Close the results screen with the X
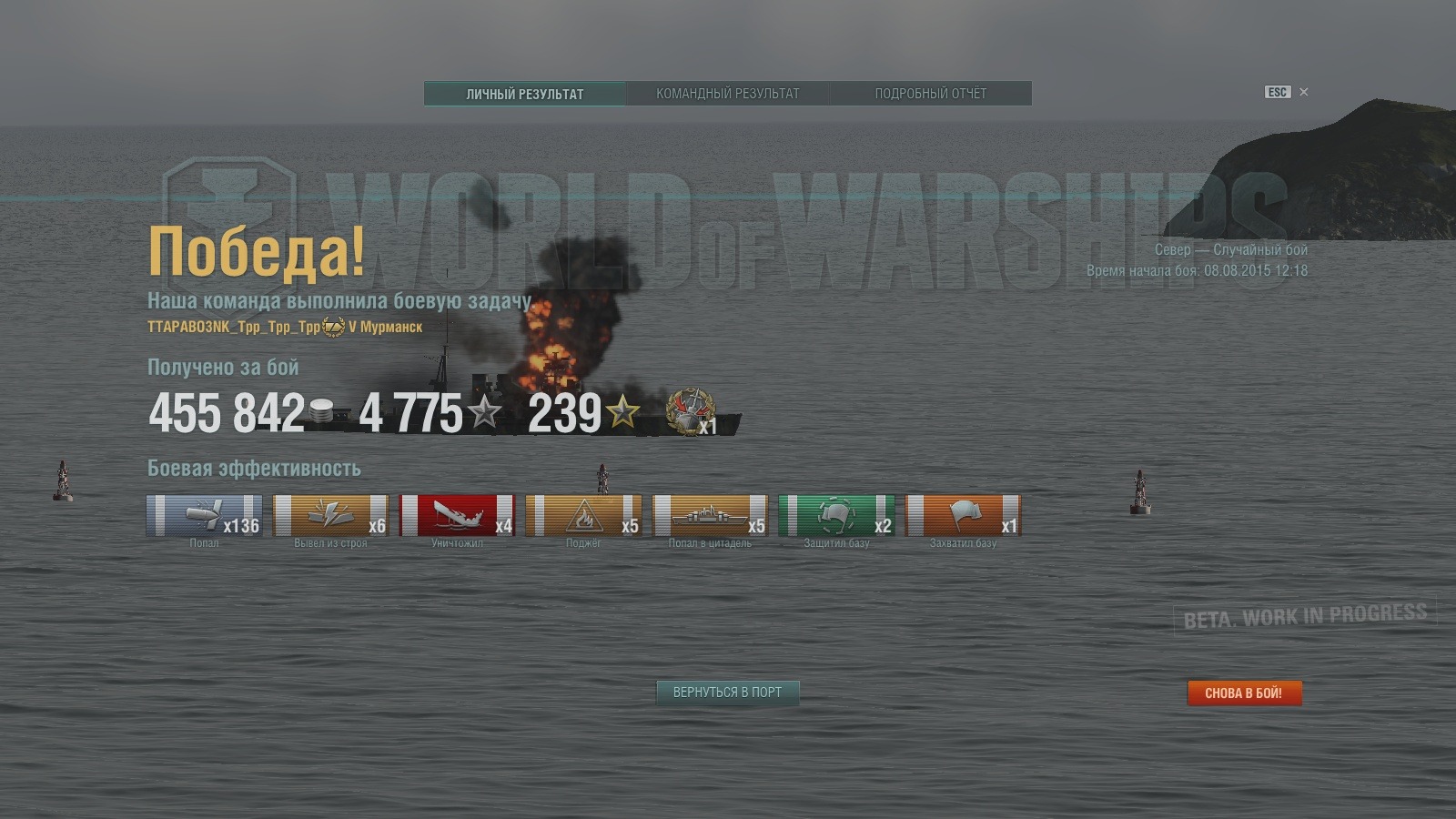 pyautogui.click(x=1304, y=92)
